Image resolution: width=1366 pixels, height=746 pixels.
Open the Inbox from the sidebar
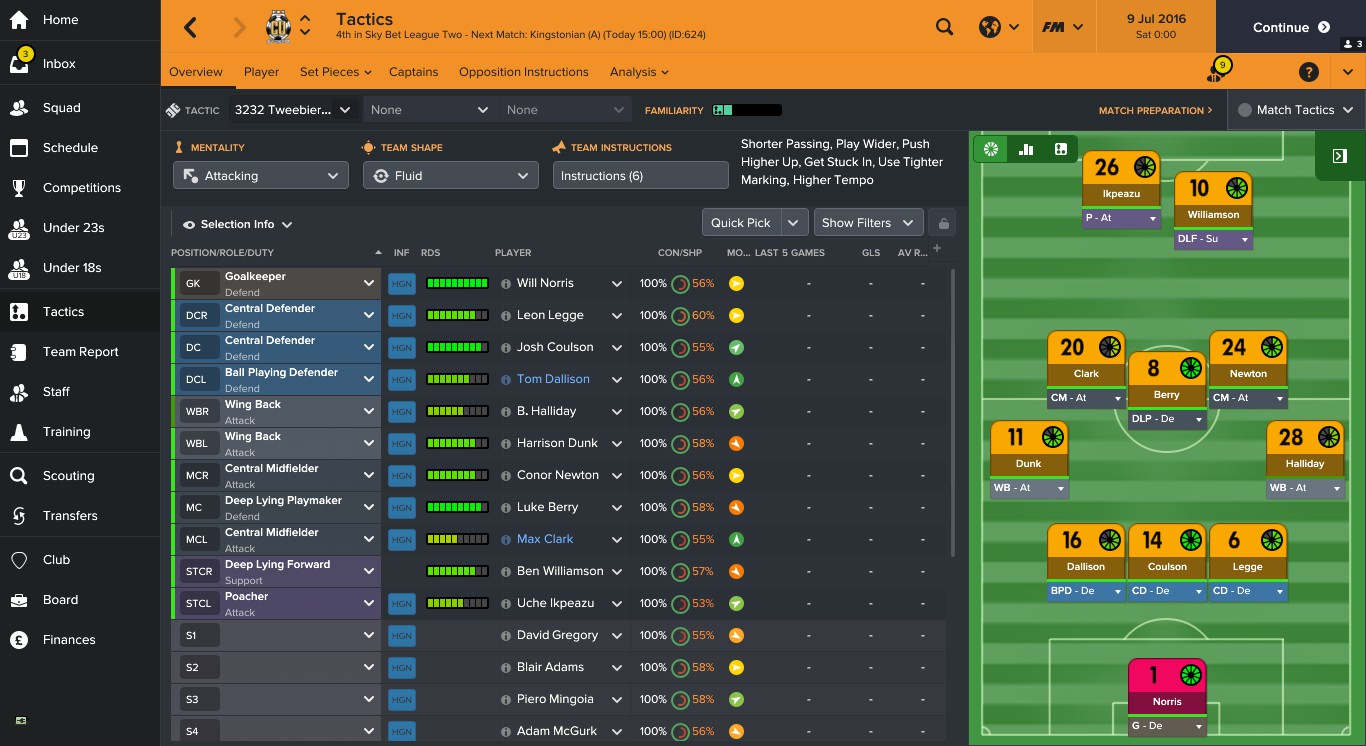60,63
